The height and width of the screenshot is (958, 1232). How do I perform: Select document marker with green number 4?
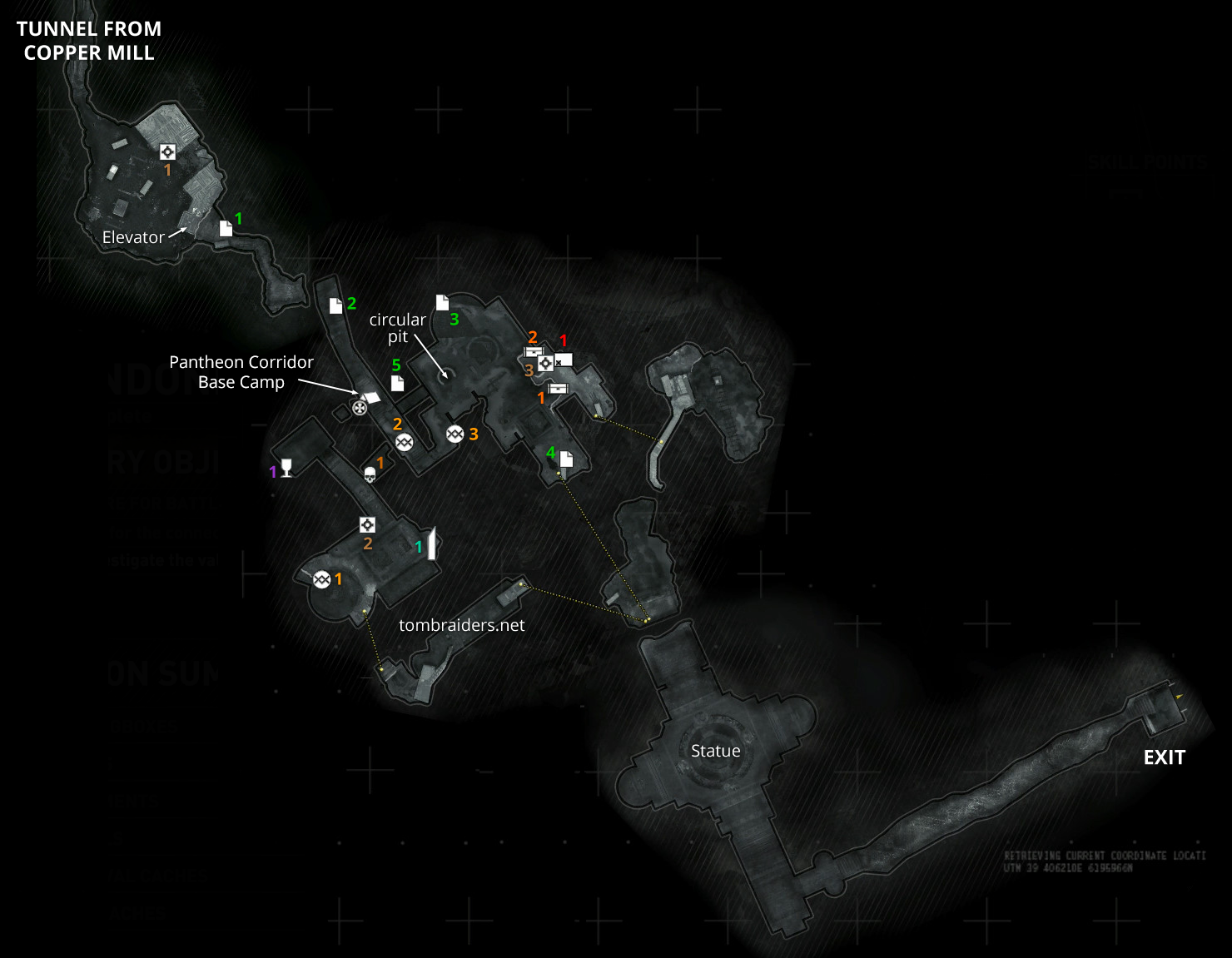[x=567, y=459]
